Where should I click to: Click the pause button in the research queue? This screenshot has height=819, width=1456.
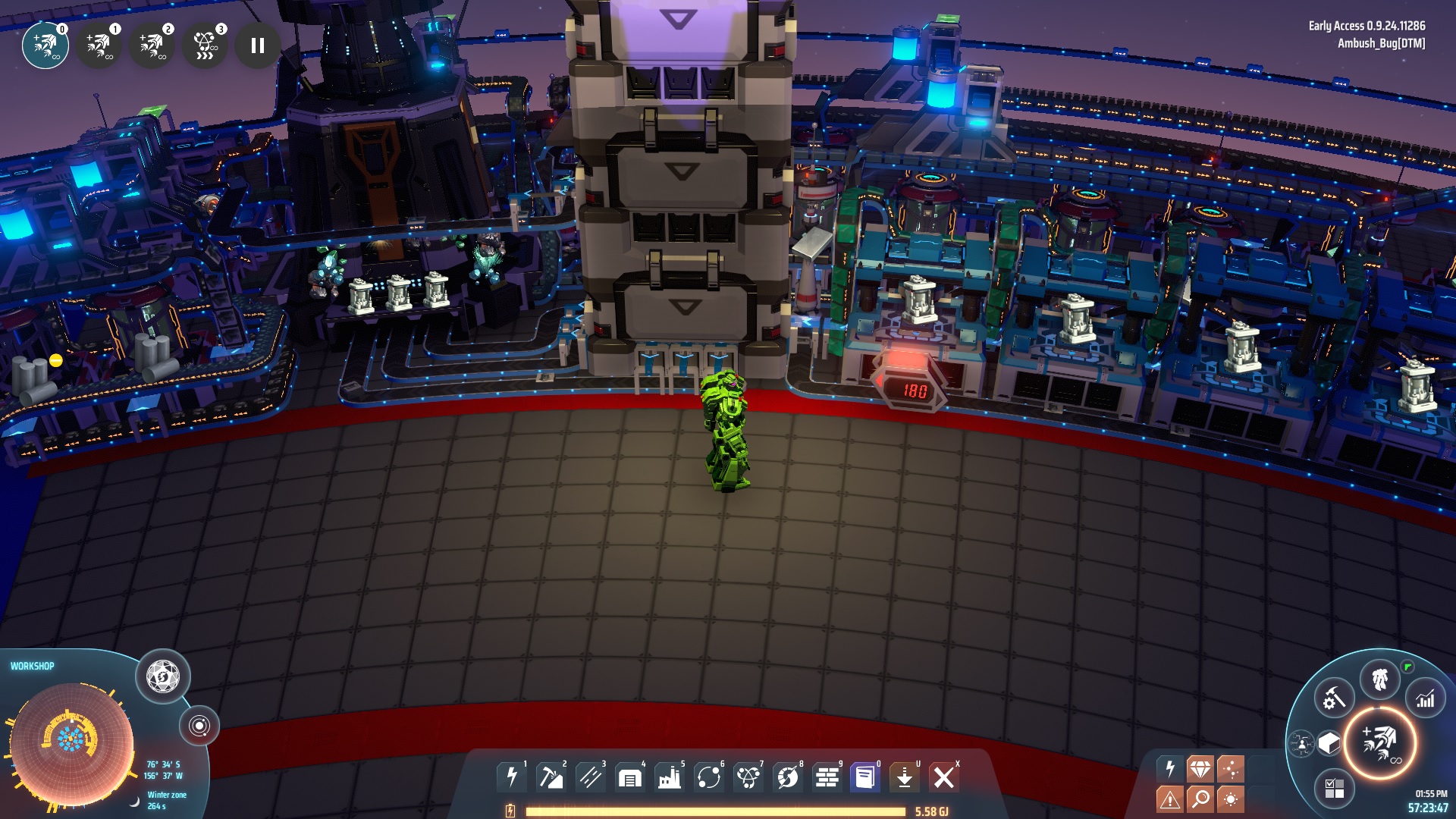(x=258, y=45)
